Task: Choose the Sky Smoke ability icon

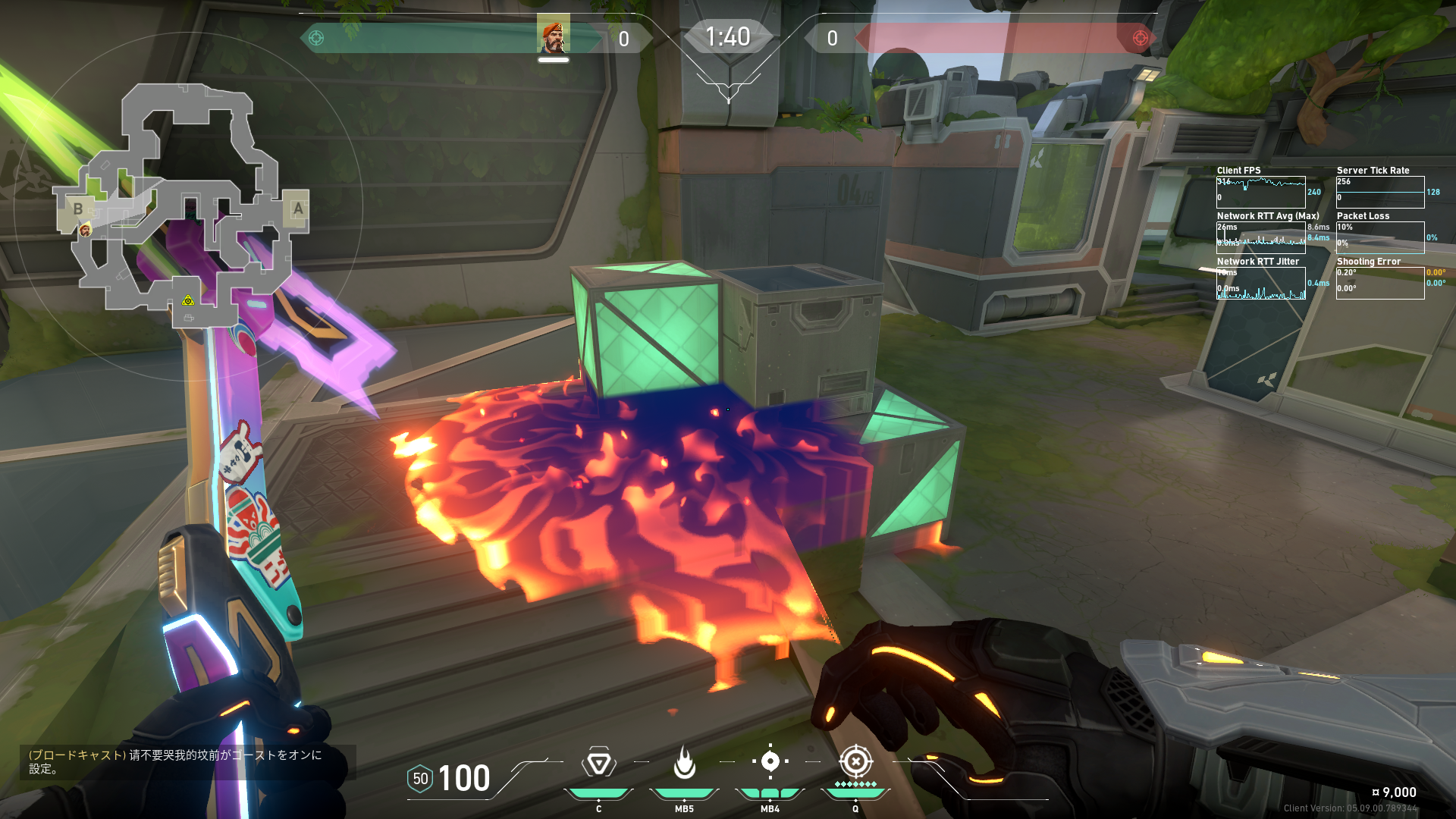Action: [x=770, y=761]
